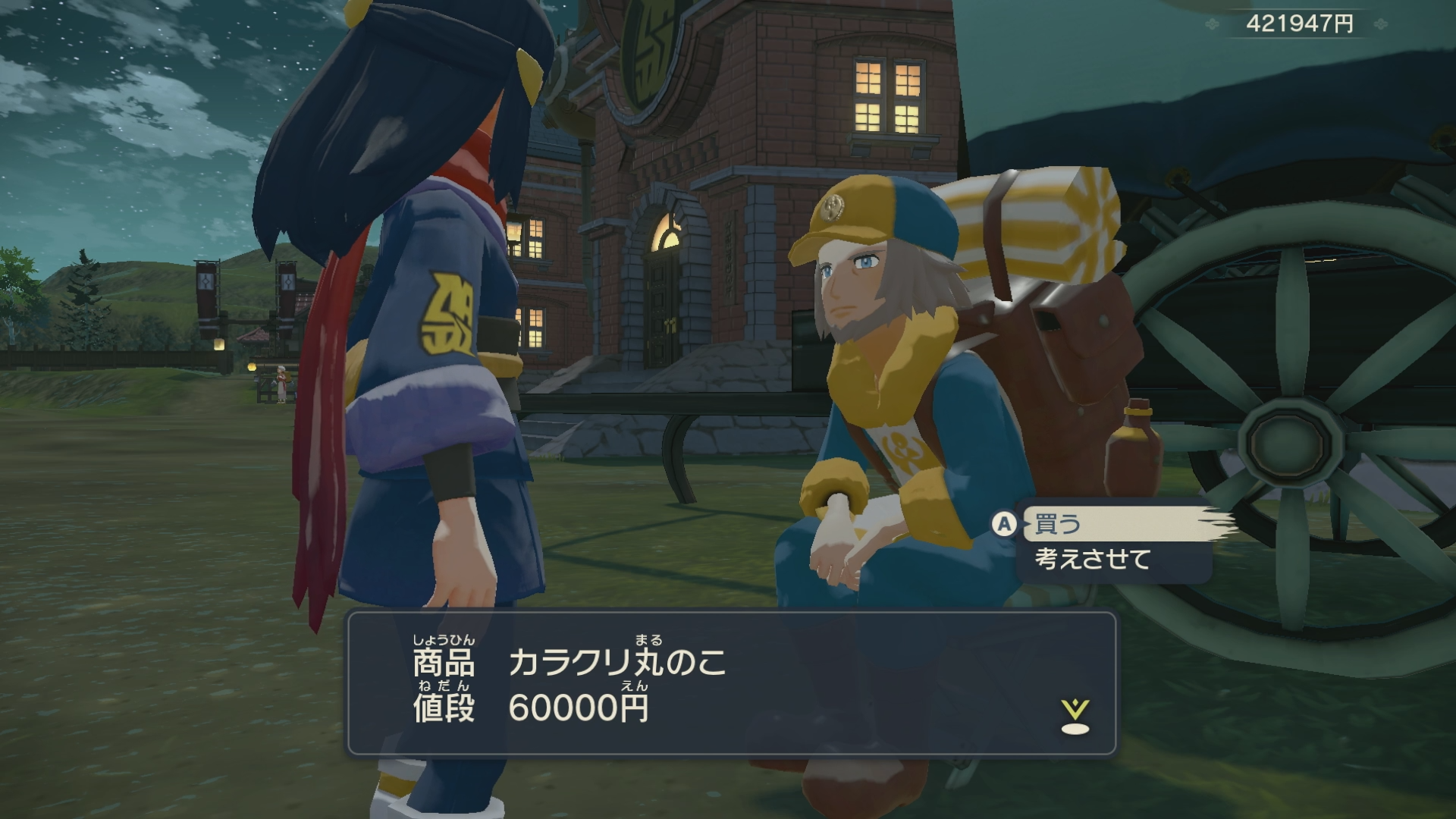This screenshot has height=819, width=1456.
Task: Advance dialogue with the yellow arrow indicator
Action: click(x=1075, y=717)
